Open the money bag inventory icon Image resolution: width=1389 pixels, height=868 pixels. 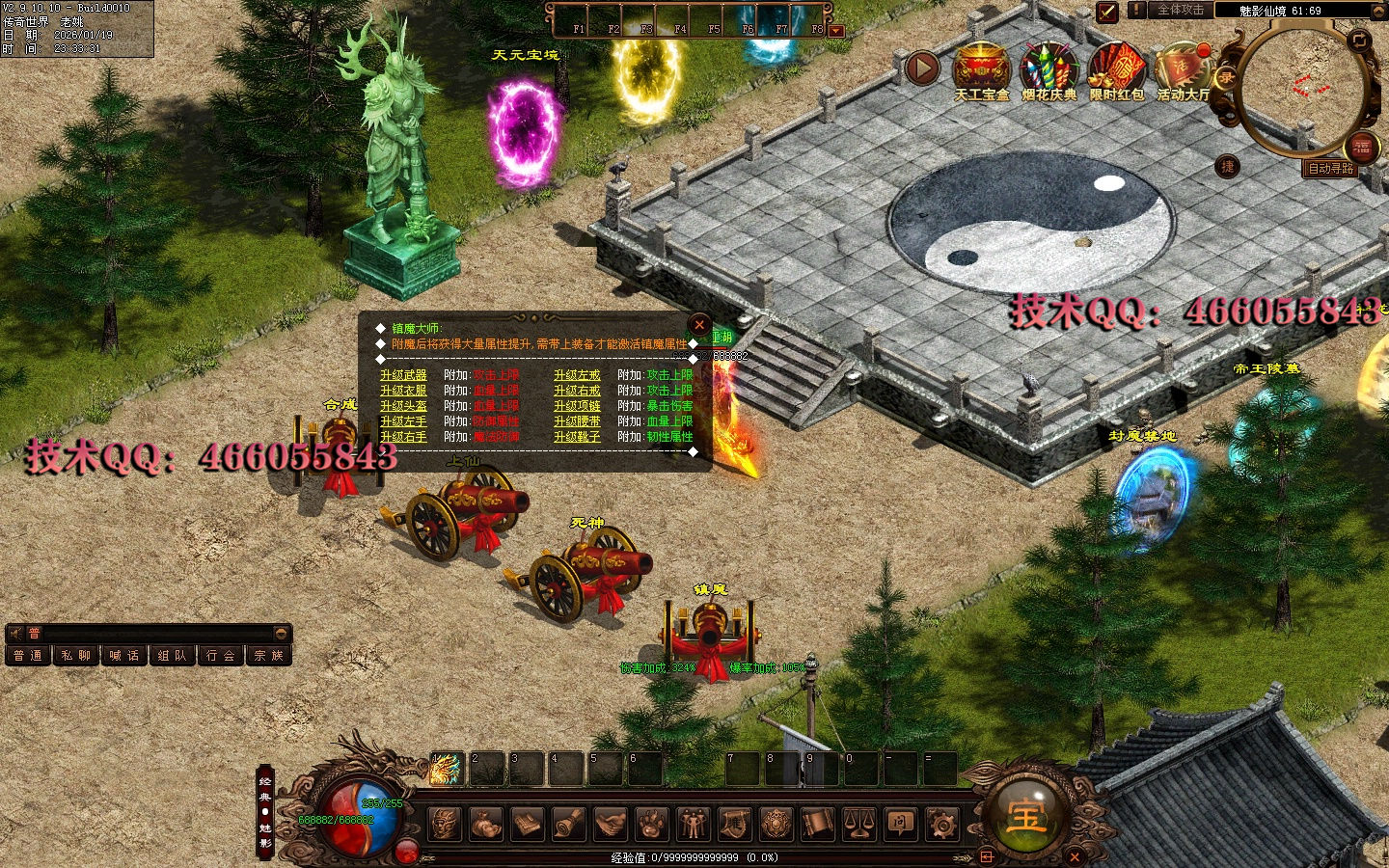pyautogui.click(x=486, y=825)
